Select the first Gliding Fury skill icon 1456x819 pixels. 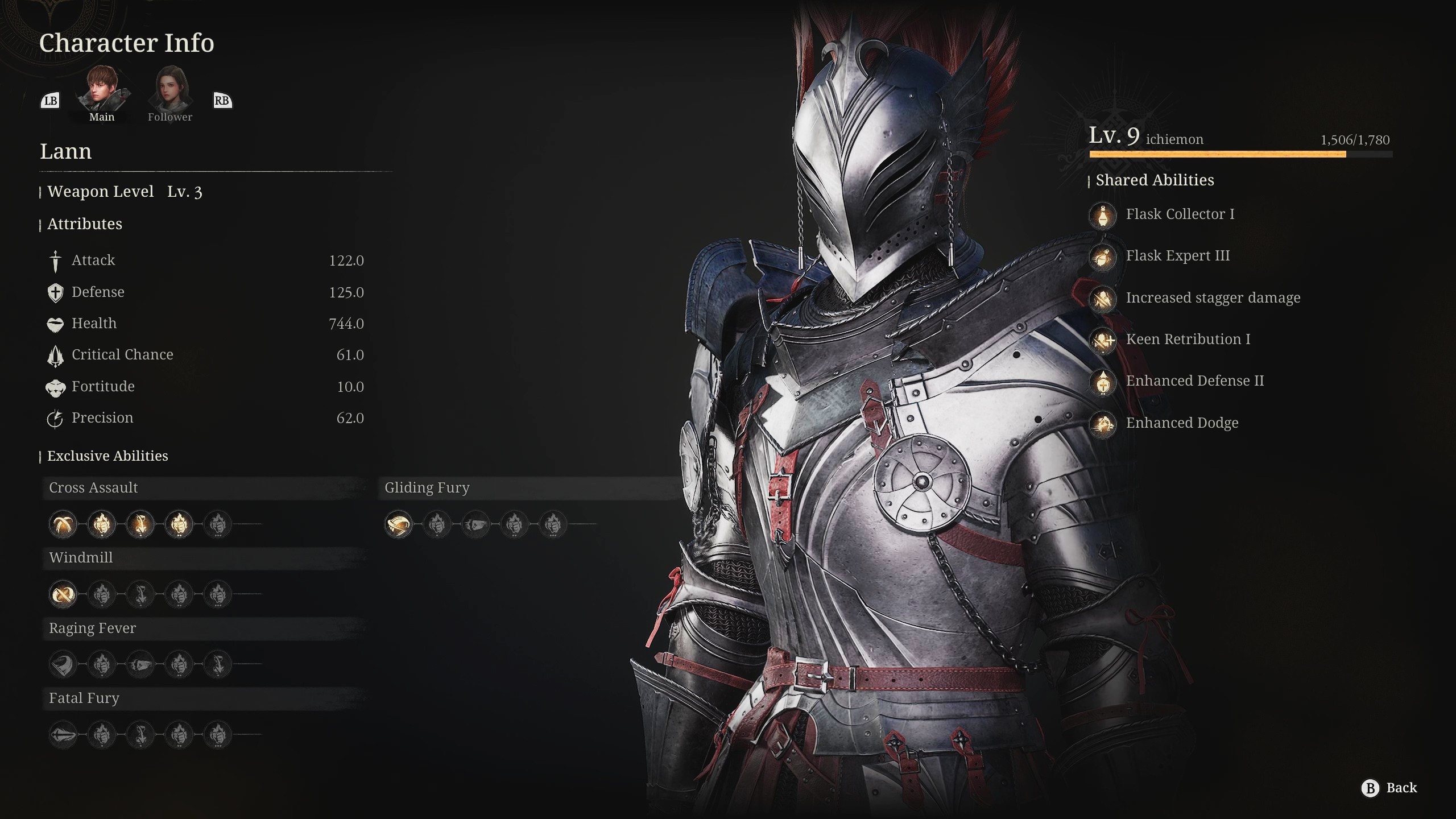click(399, 524)
